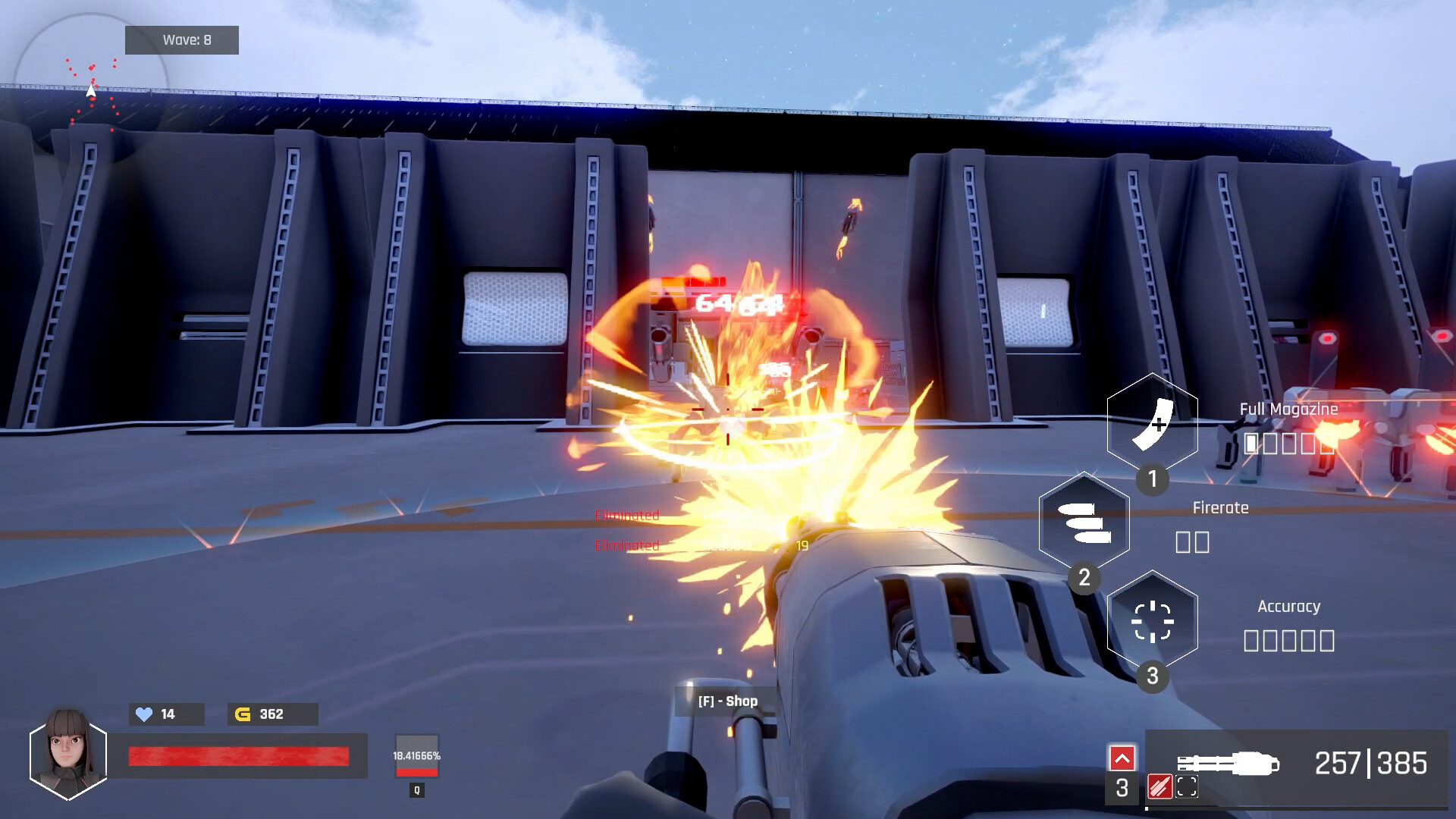
Task: Select the weapon slot numbered 3
Action: pos(1122,789)
